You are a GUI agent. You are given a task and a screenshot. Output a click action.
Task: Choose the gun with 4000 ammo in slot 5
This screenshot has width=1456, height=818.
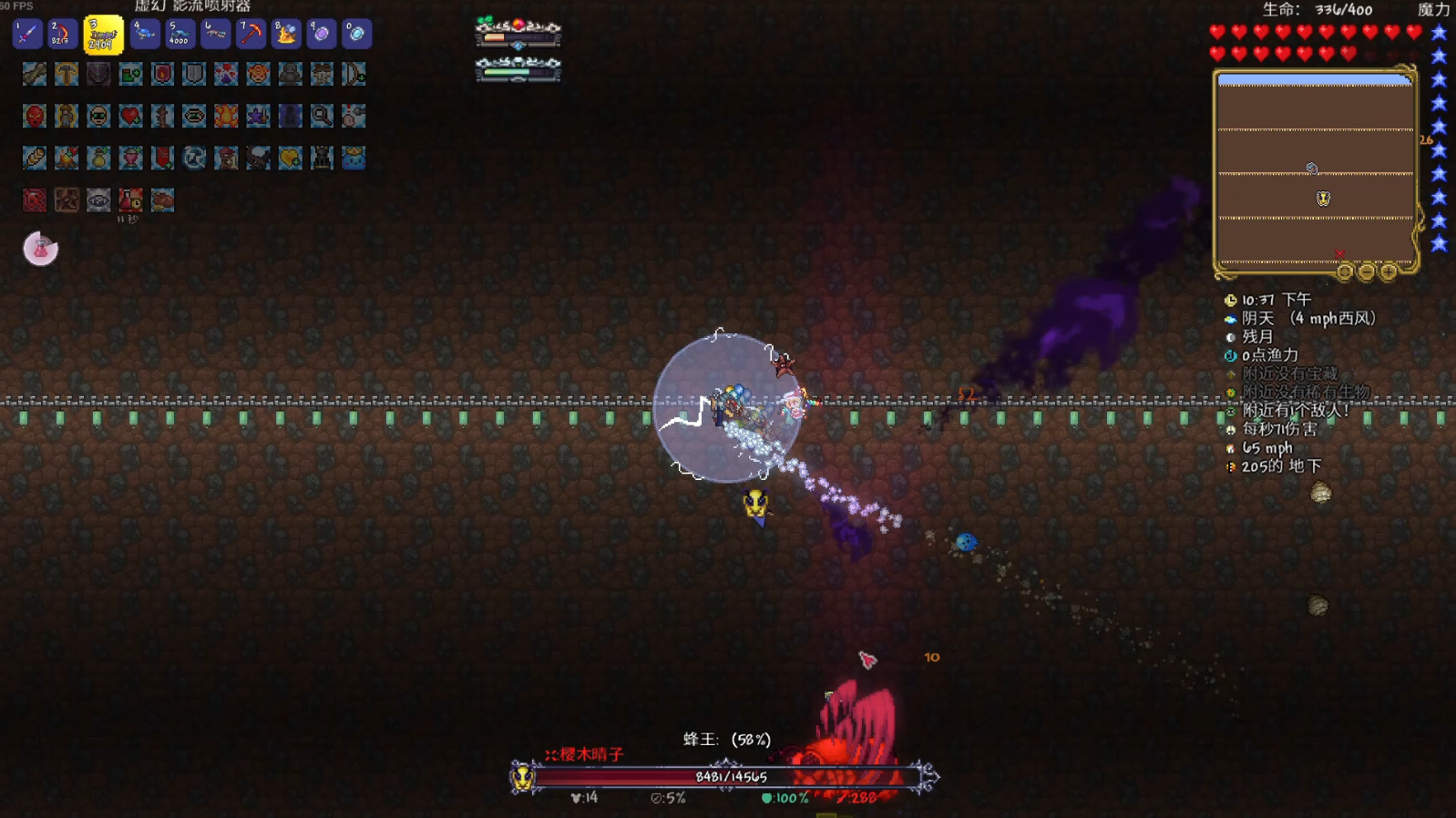click(179, 35)
